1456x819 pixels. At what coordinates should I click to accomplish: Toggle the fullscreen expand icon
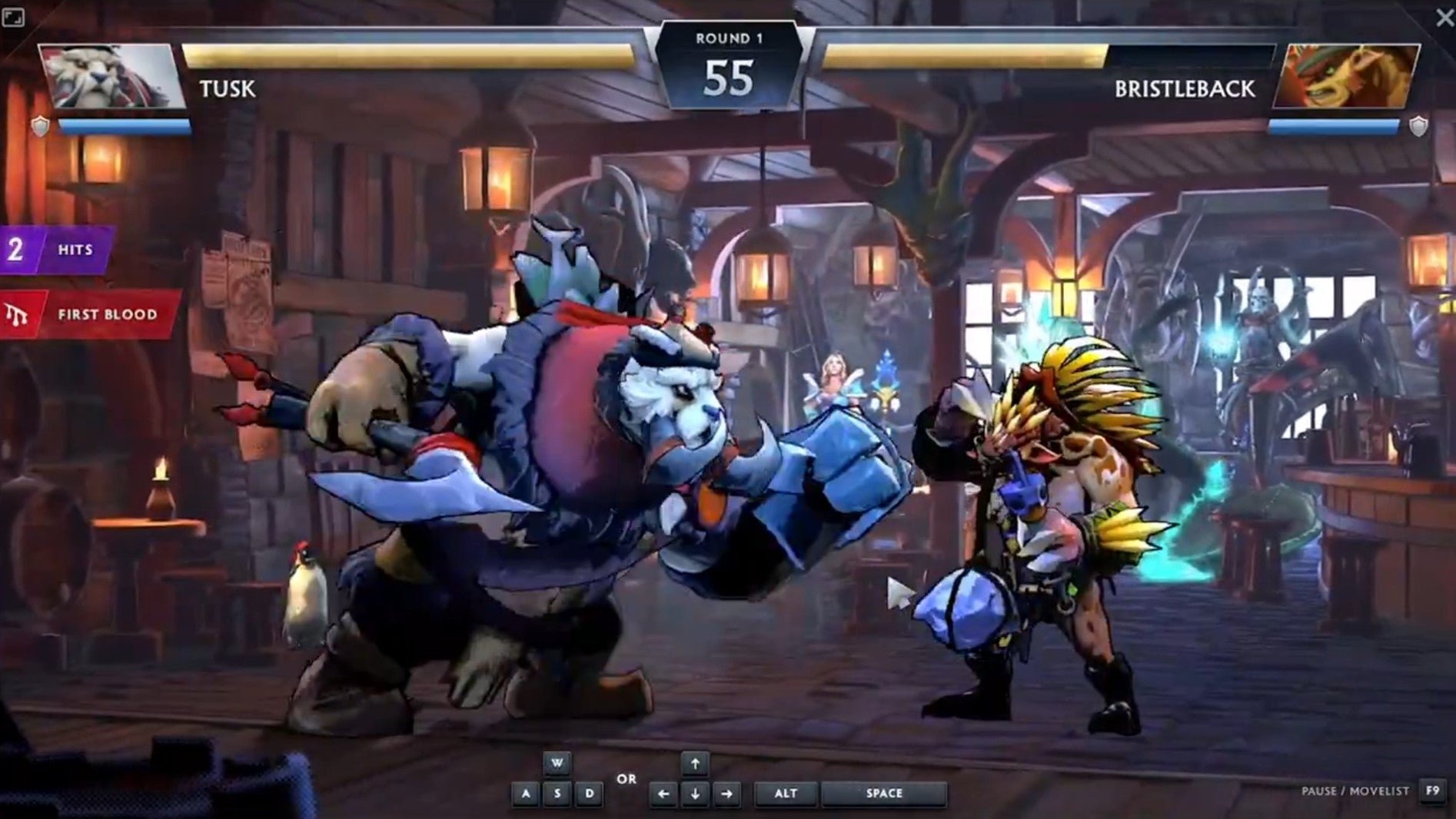pyautogui.click(x=13, y=17)
